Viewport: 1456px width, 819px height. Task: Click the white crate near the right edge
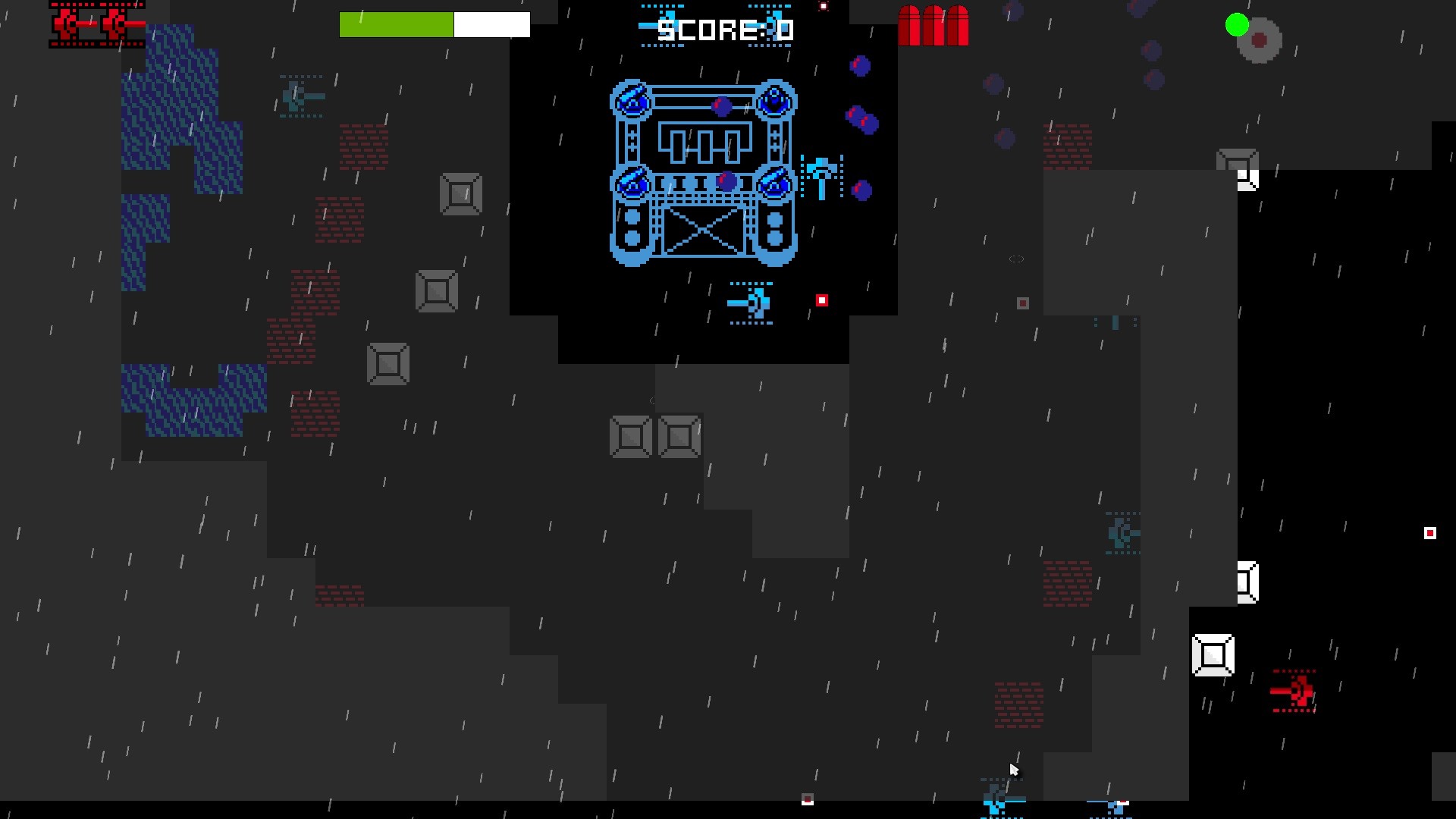pyautogui.click(x=1213, y=654)
